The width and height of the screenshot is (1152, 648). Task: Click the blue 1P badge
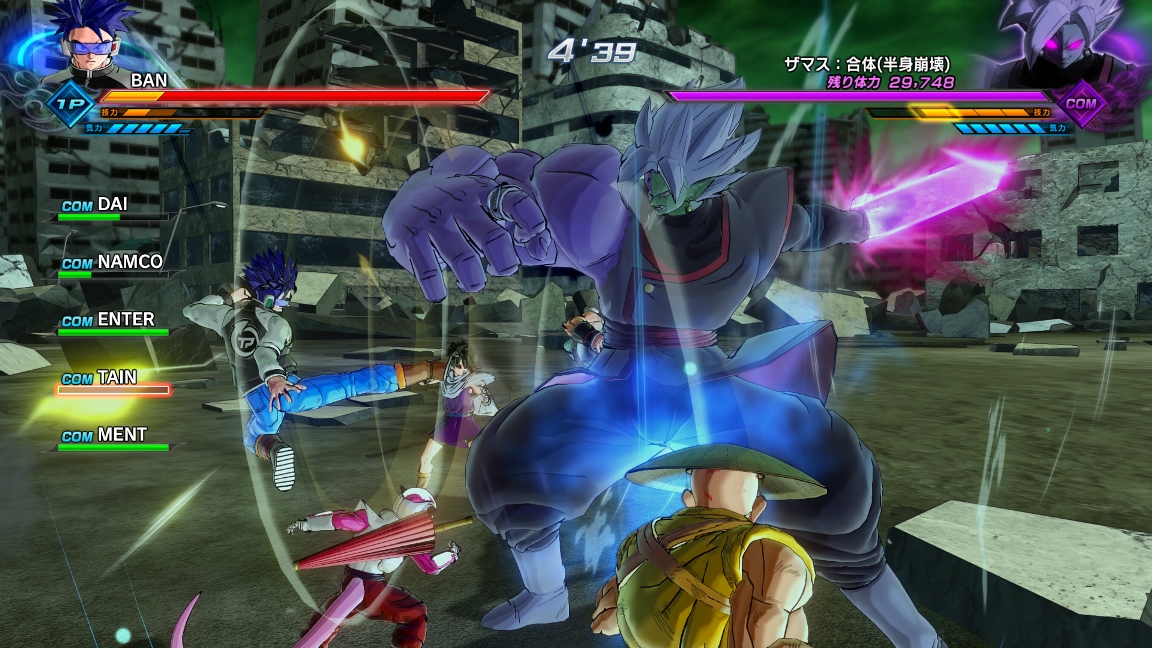pos(70,103)
